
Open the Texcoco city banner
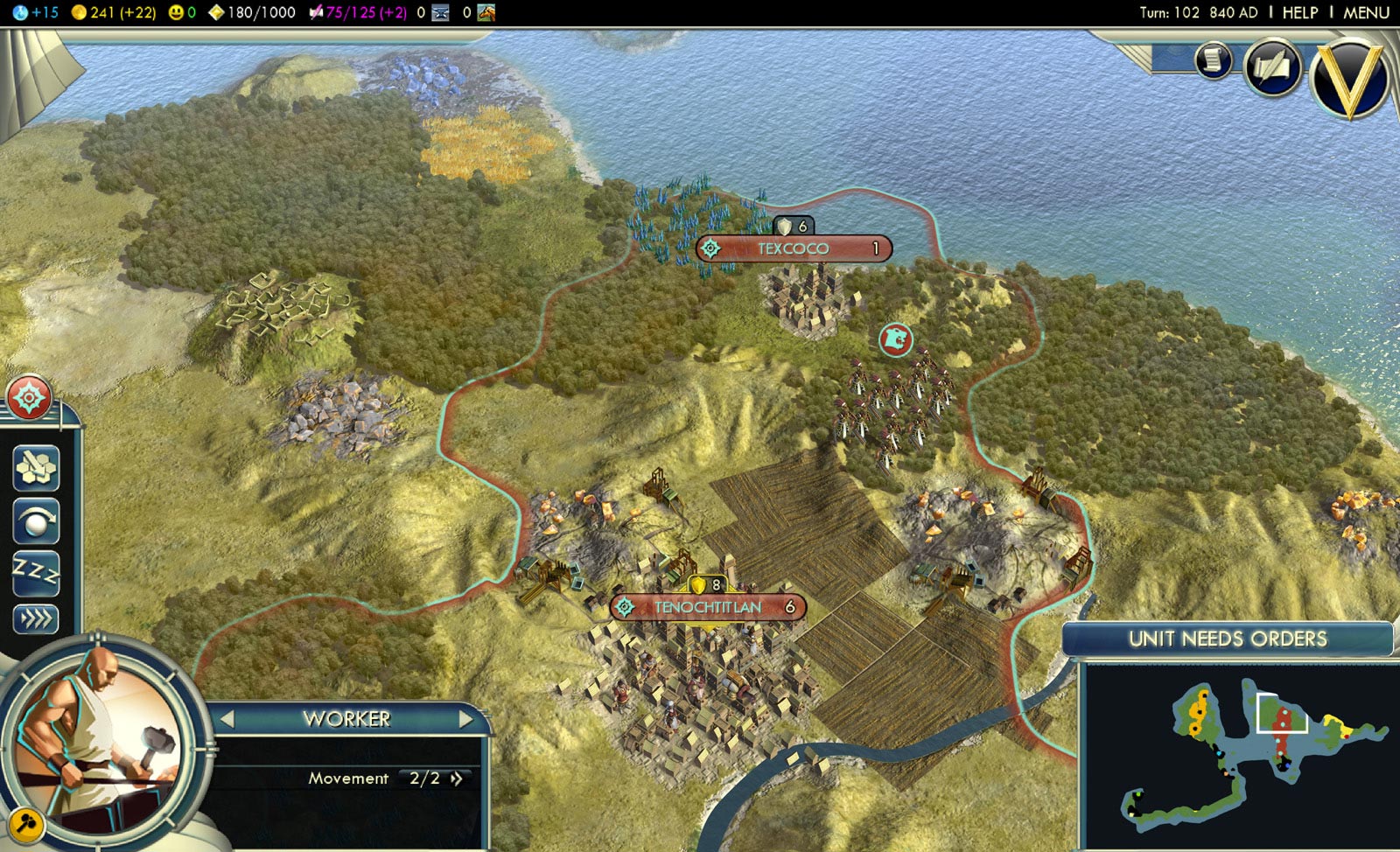coord(793,248)
